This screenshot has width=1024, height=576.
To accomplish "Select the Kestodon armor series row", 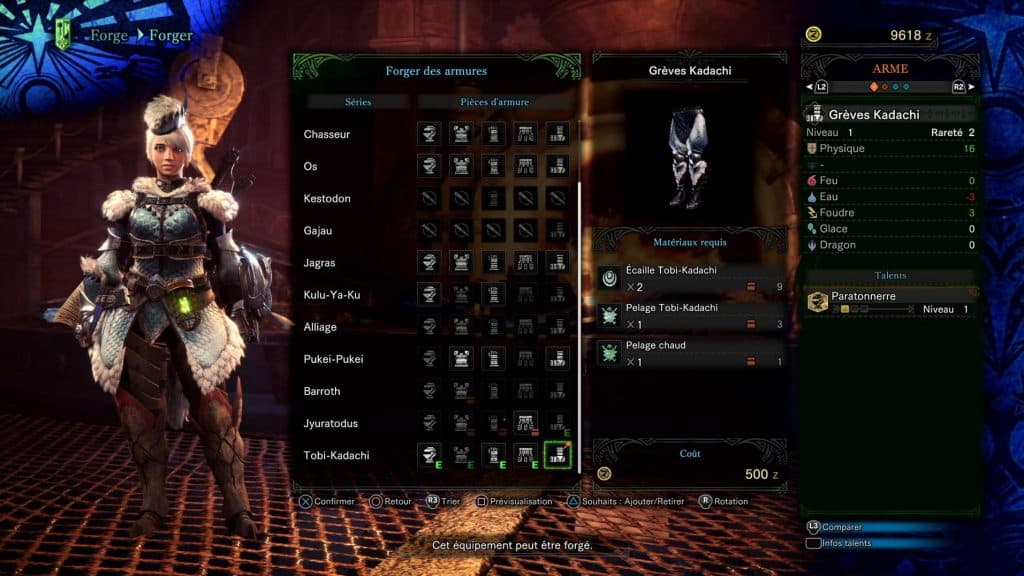I will point(327,198).
